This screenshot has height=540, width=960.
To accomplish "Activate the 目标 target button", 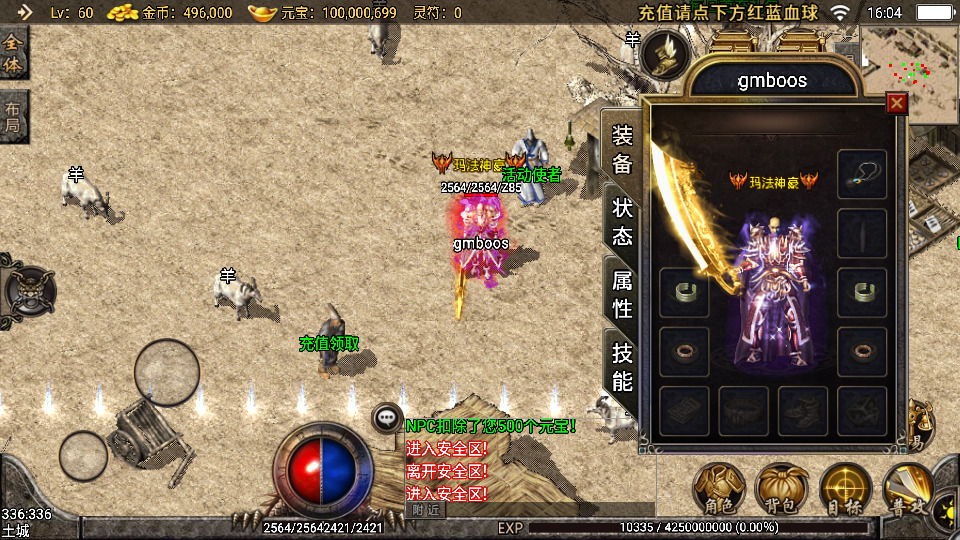I will coord(845,490).
